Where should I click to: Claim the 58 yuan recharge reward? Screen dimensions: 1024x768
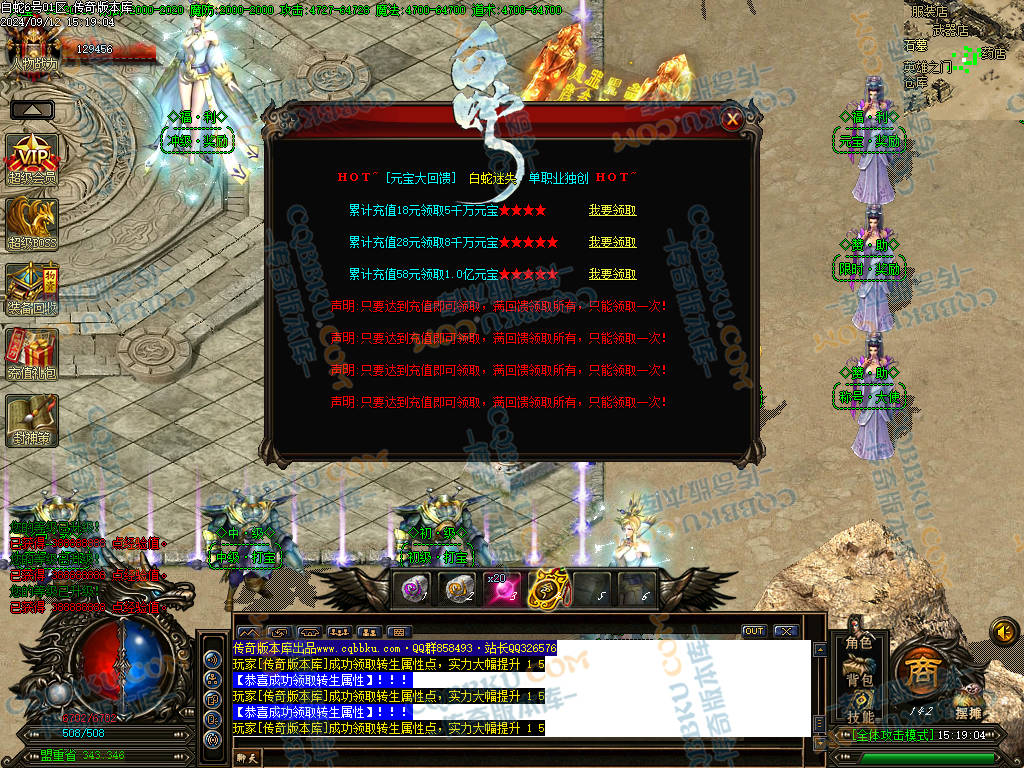(x=612, y=275)
